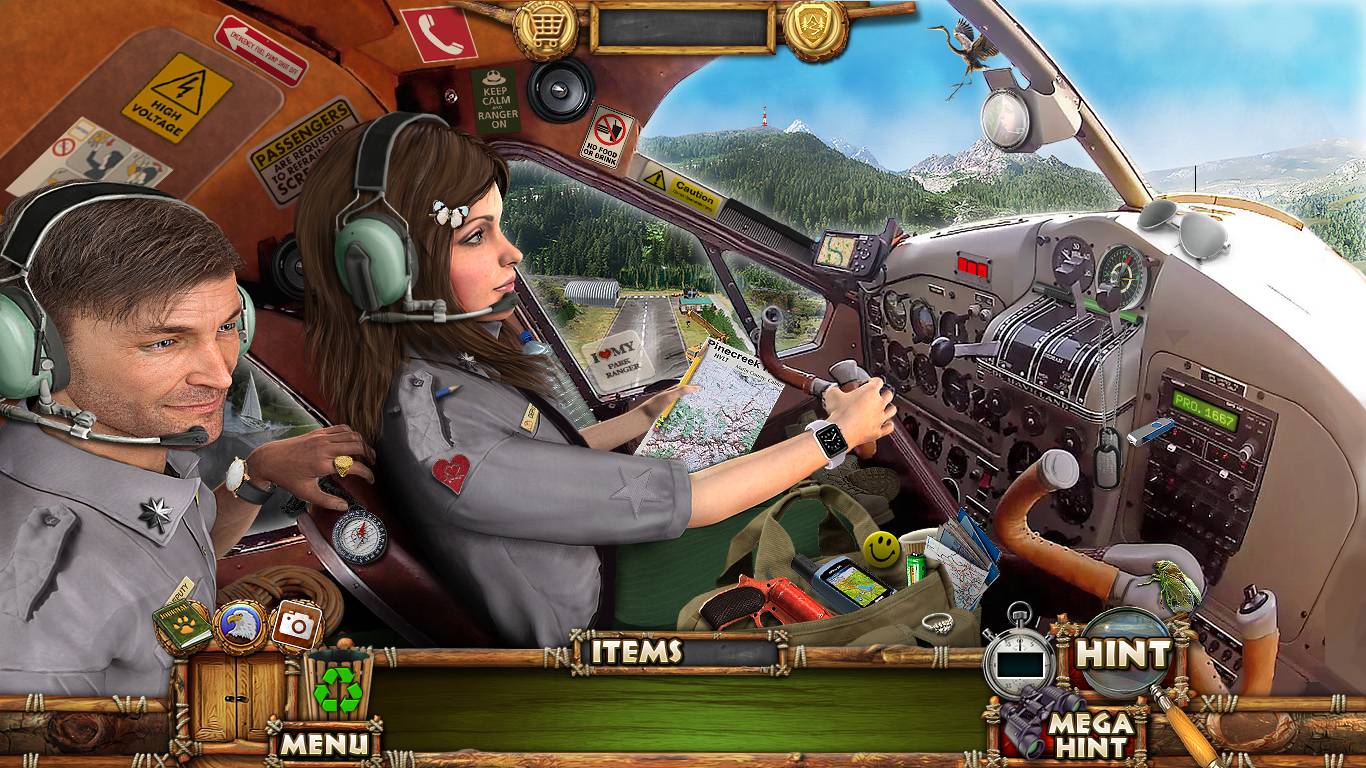The width and height of the screenshot is (1366, 768).
Task: Open the Menu
Action: (323, 743)
